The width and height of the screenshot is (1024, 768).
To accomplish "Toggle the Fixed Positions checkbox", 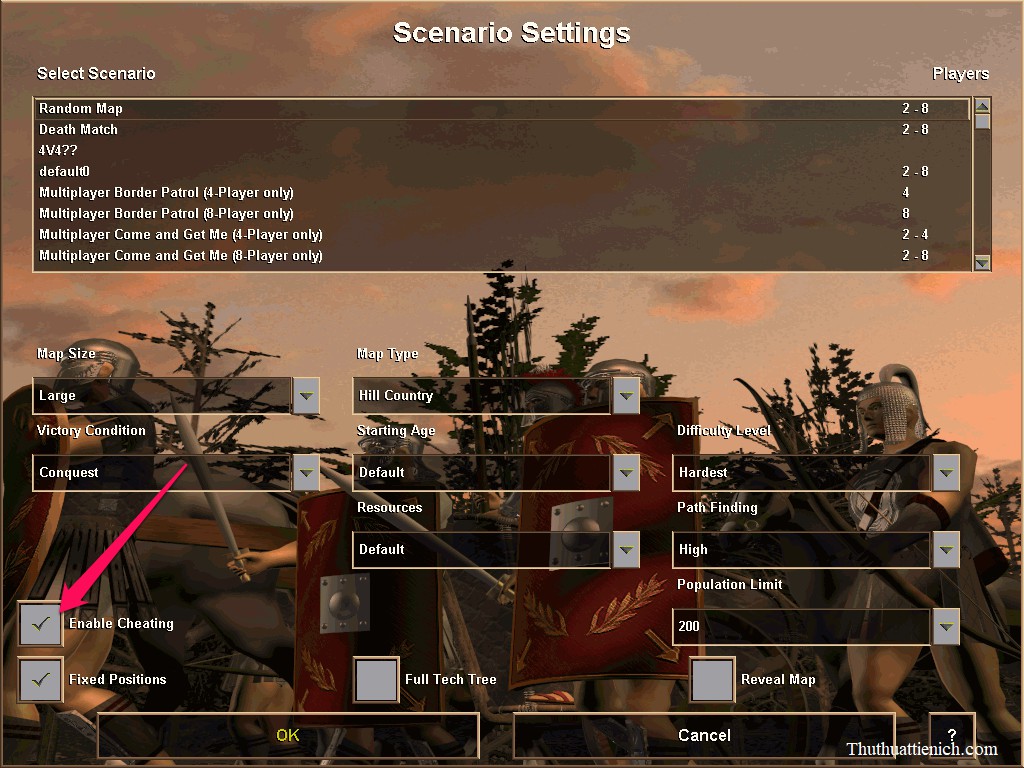I will point(41,680).
